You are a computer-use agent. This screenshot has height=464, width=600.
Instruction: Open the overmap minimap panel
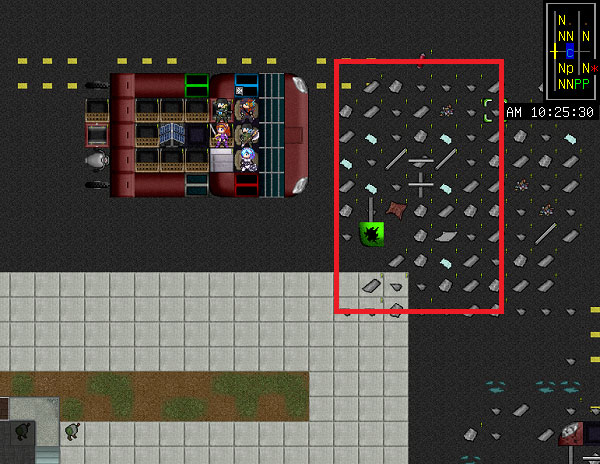[x=570, y=50]
